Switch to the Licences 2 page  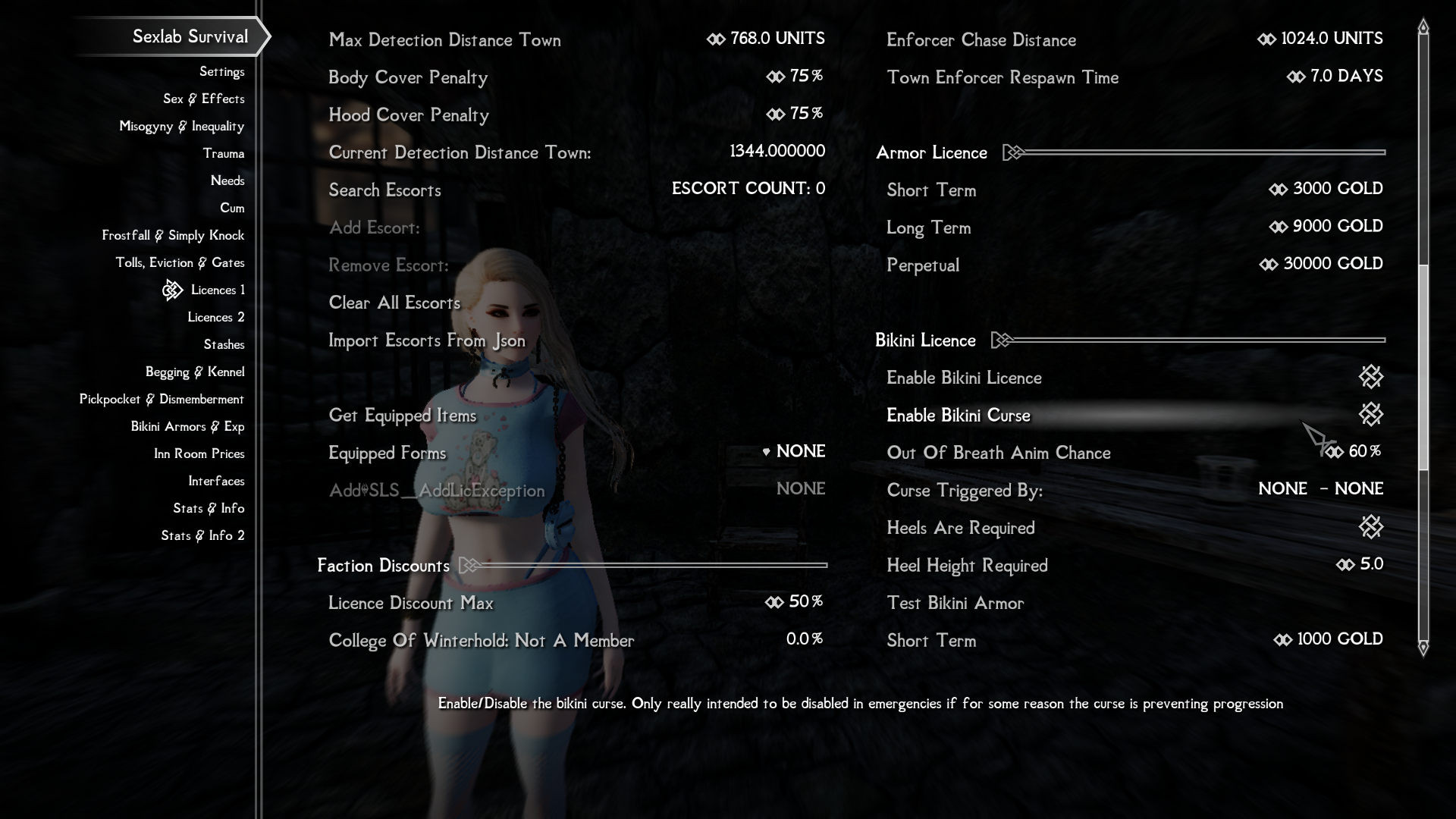(216, 317)
